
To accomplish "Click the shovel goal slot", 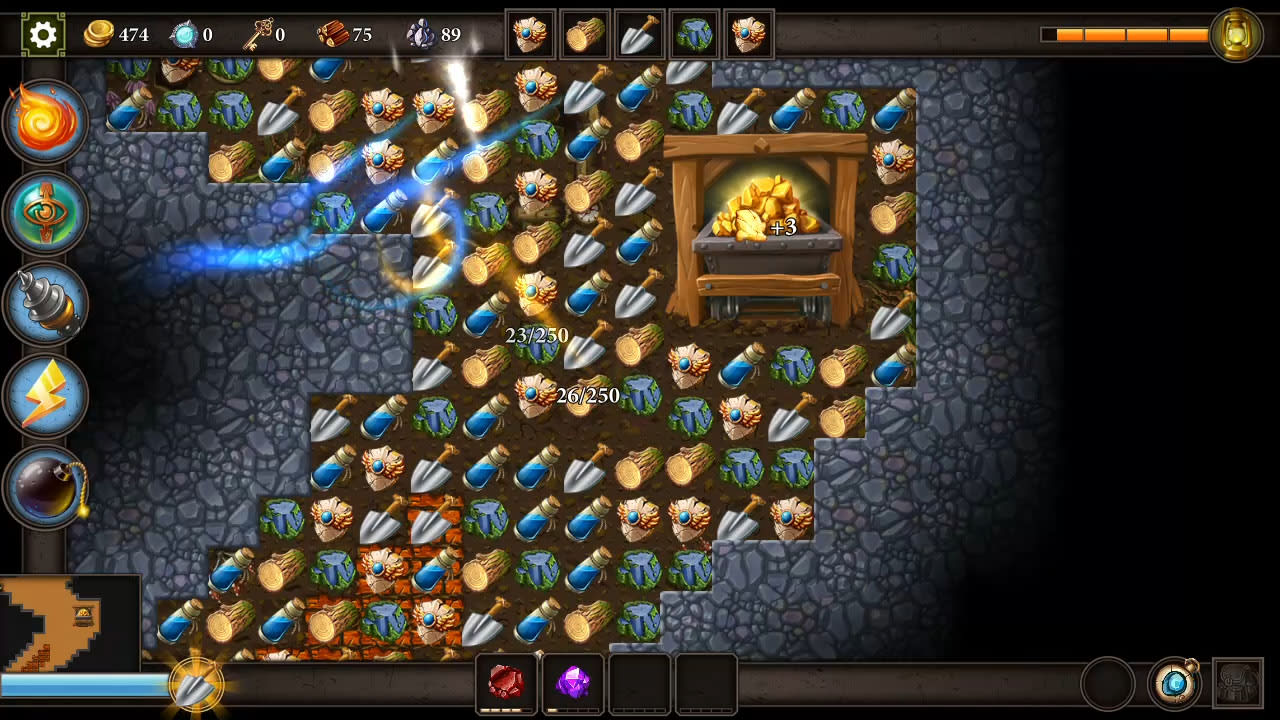I will (x=640, y=33).
